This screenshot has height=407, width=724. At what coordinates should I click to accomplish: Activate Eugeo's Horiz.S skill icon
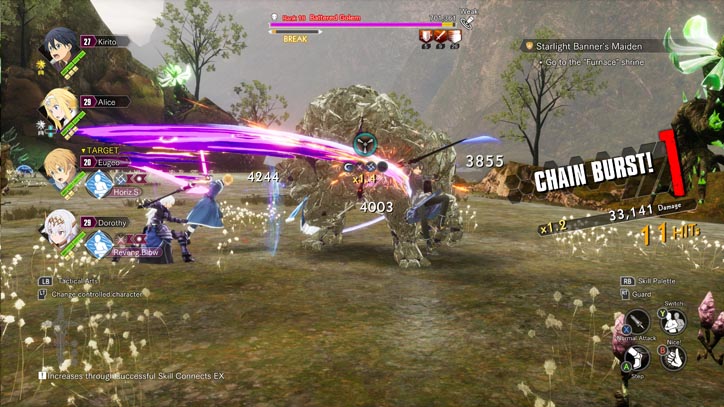point(98,184)
